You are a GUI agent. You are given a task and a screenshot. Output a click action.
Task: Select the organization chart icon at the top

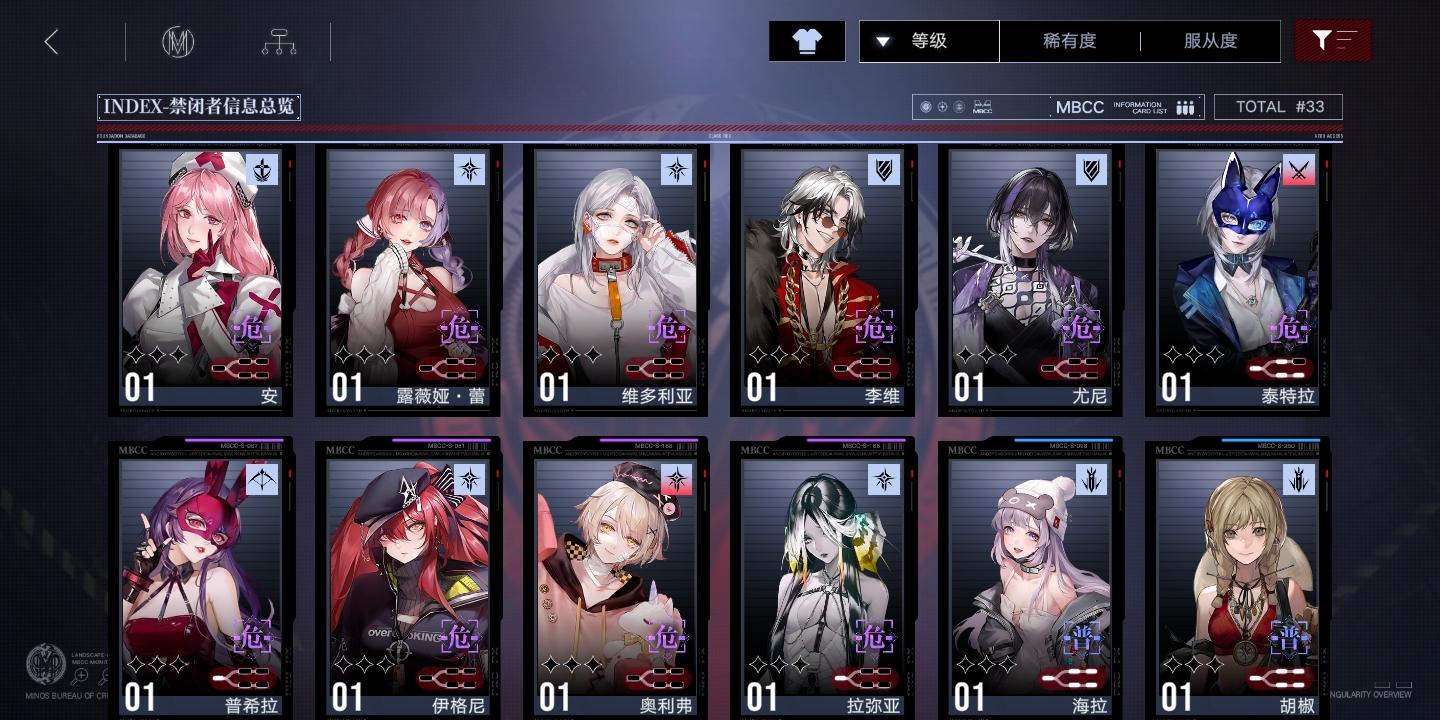(x=279, y=41)
